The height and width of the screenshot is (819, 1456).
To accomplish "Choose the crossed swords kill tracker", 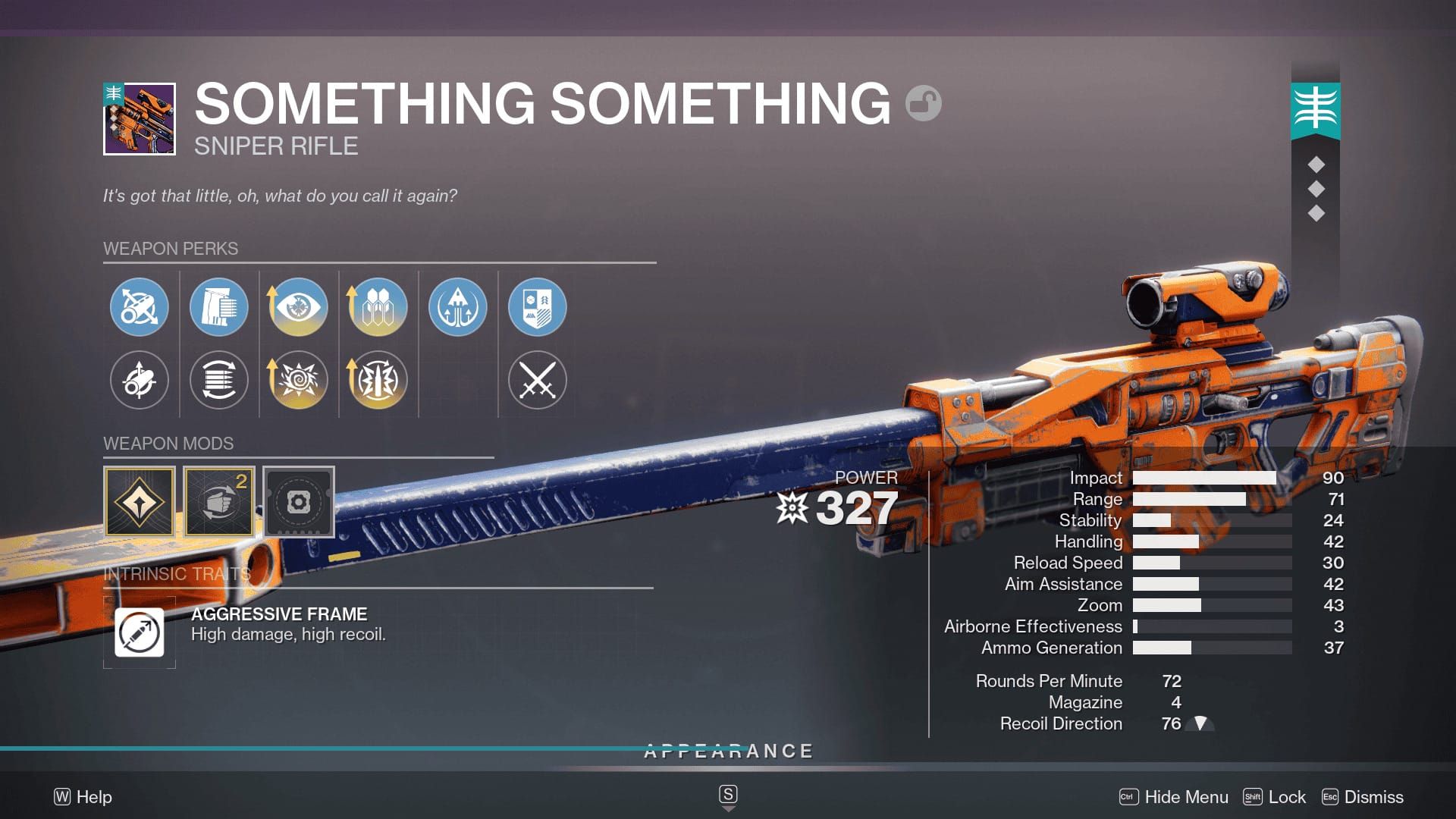I will point(537,380).
